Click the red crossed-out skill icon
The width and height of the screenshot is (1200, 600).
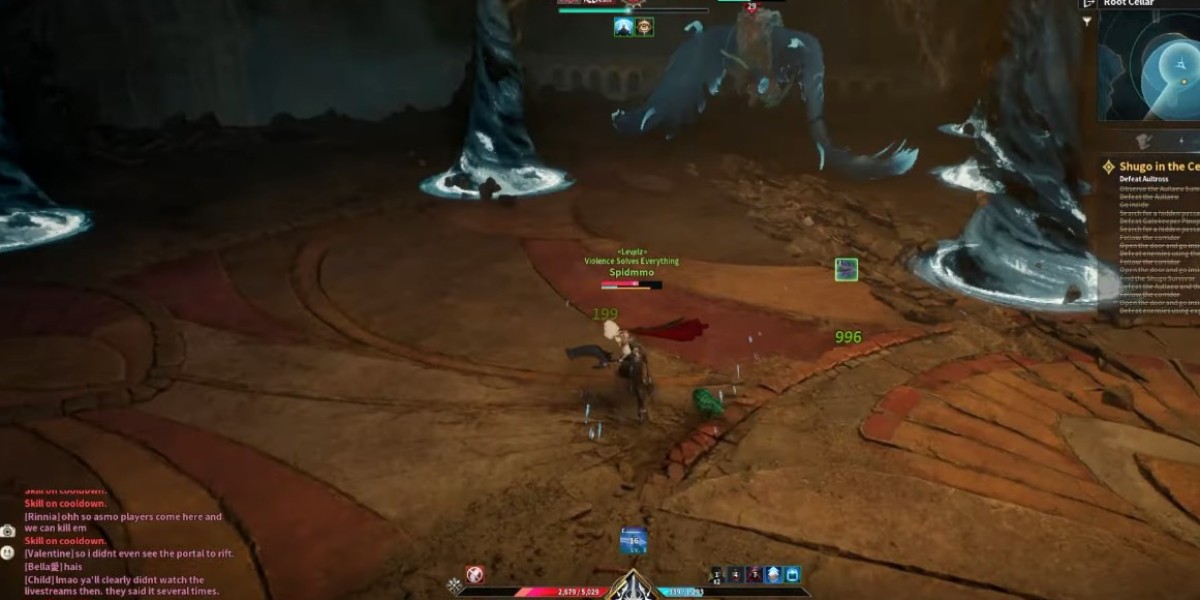[475, 574]
